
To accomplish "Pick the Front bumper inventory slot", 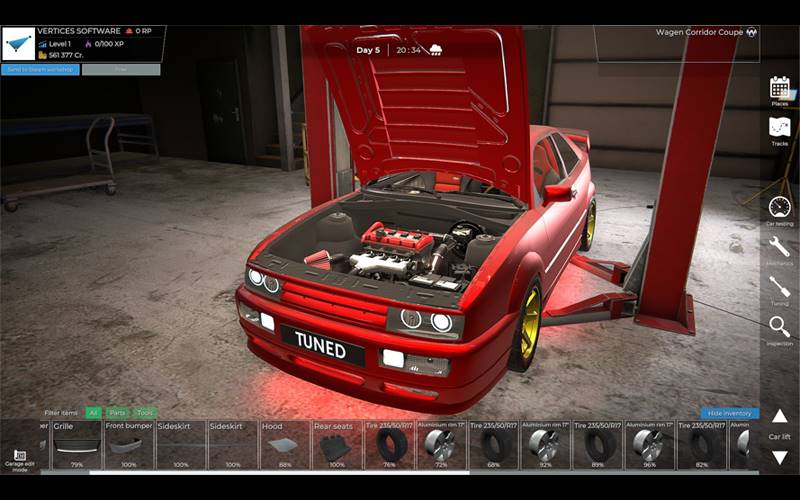I will click(x=129, y=445).
